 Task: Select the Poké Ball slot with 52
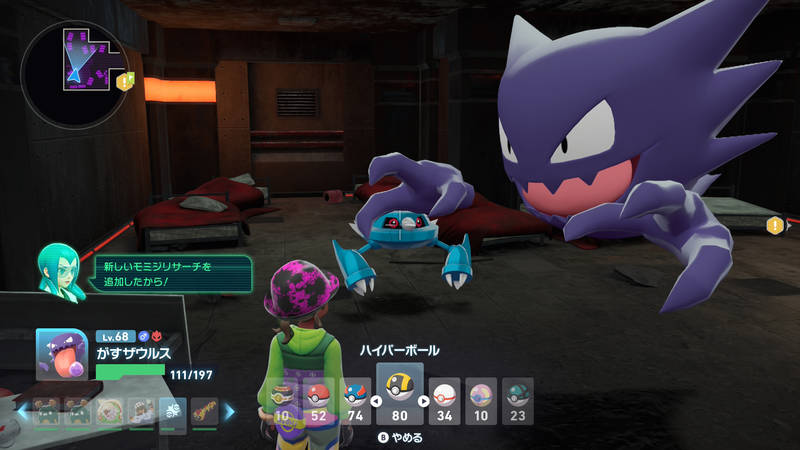319,400
